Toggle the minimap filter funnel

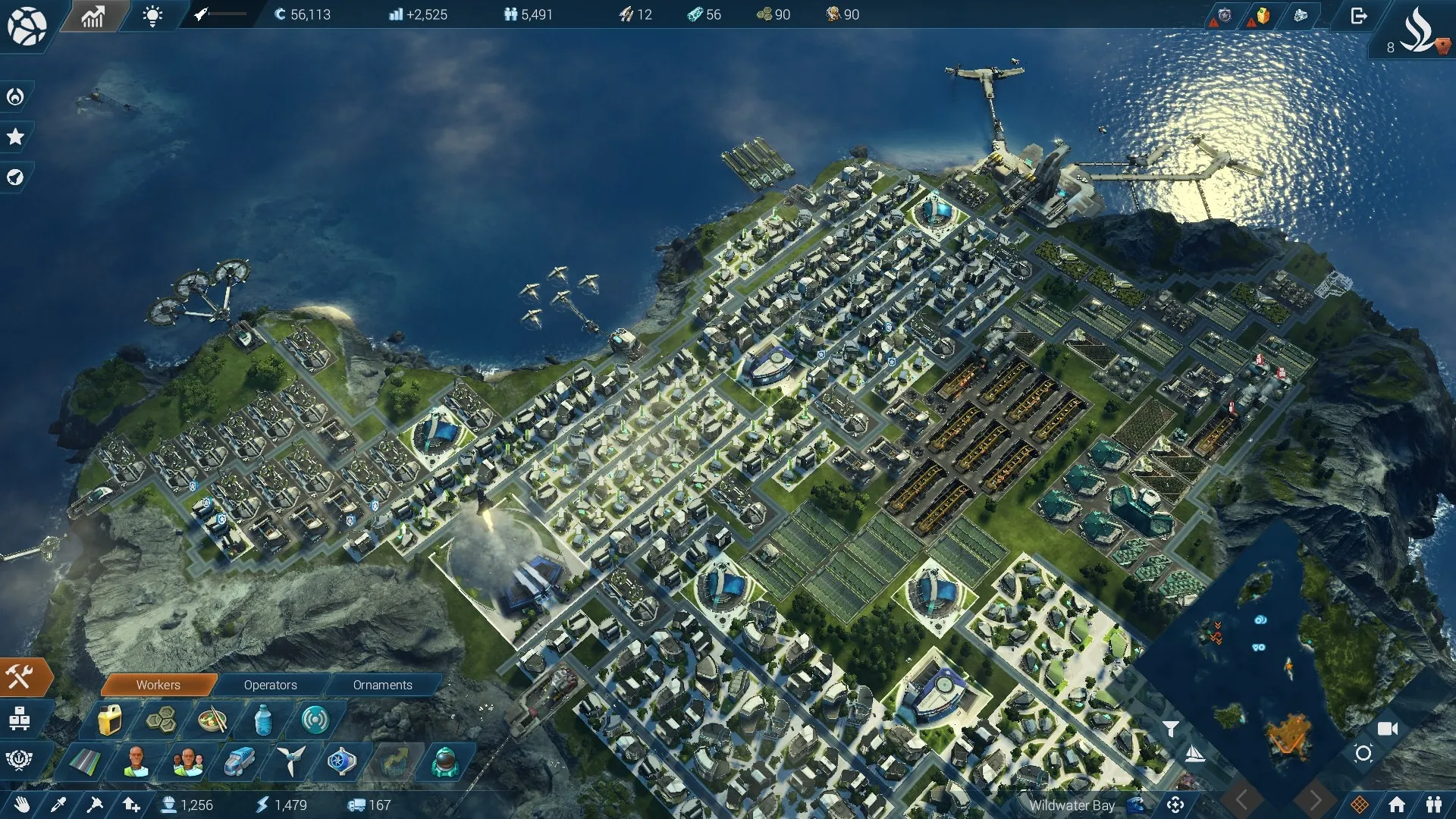1171,729
